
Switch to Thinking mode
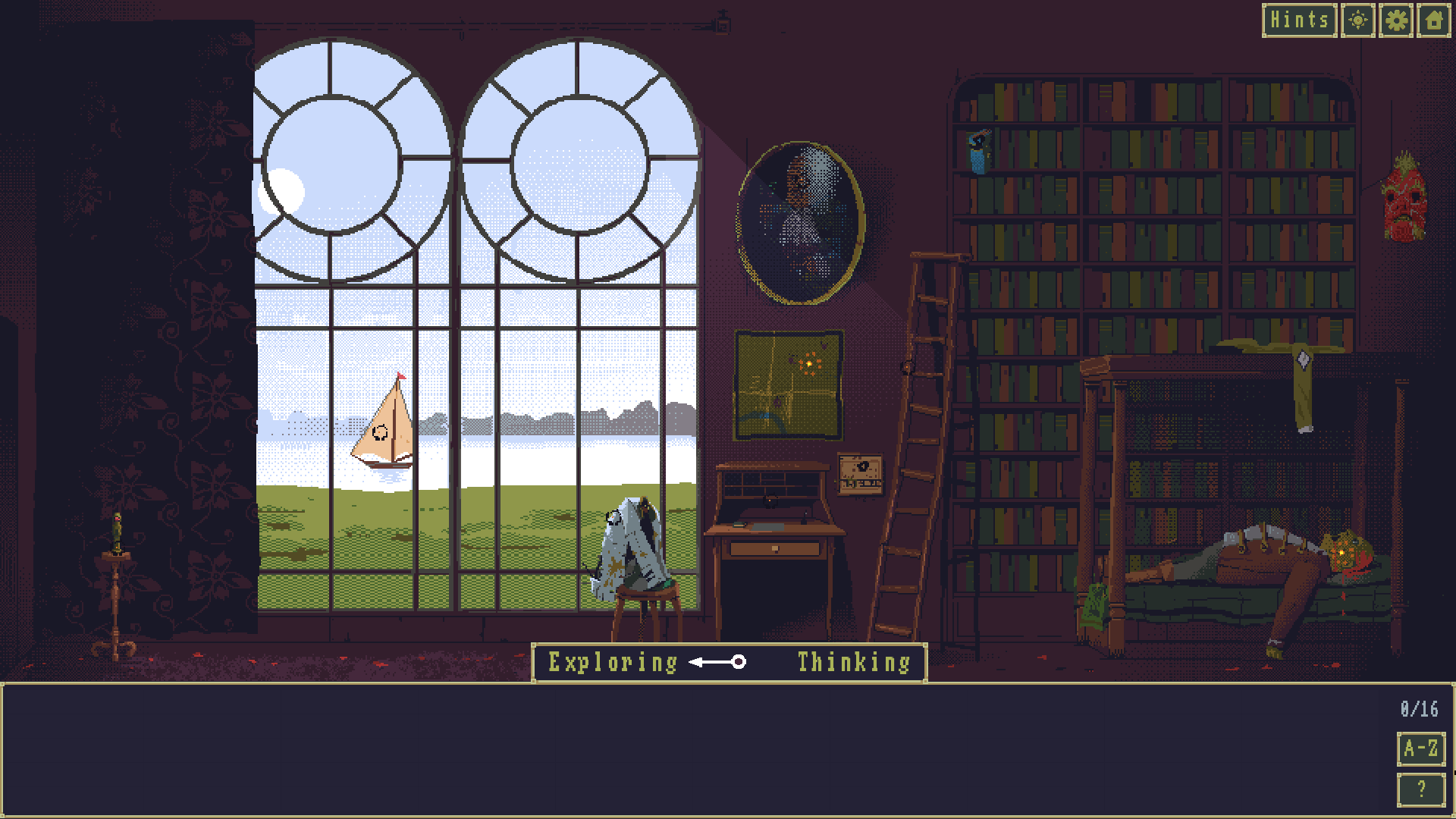click(x=853, y=663)
